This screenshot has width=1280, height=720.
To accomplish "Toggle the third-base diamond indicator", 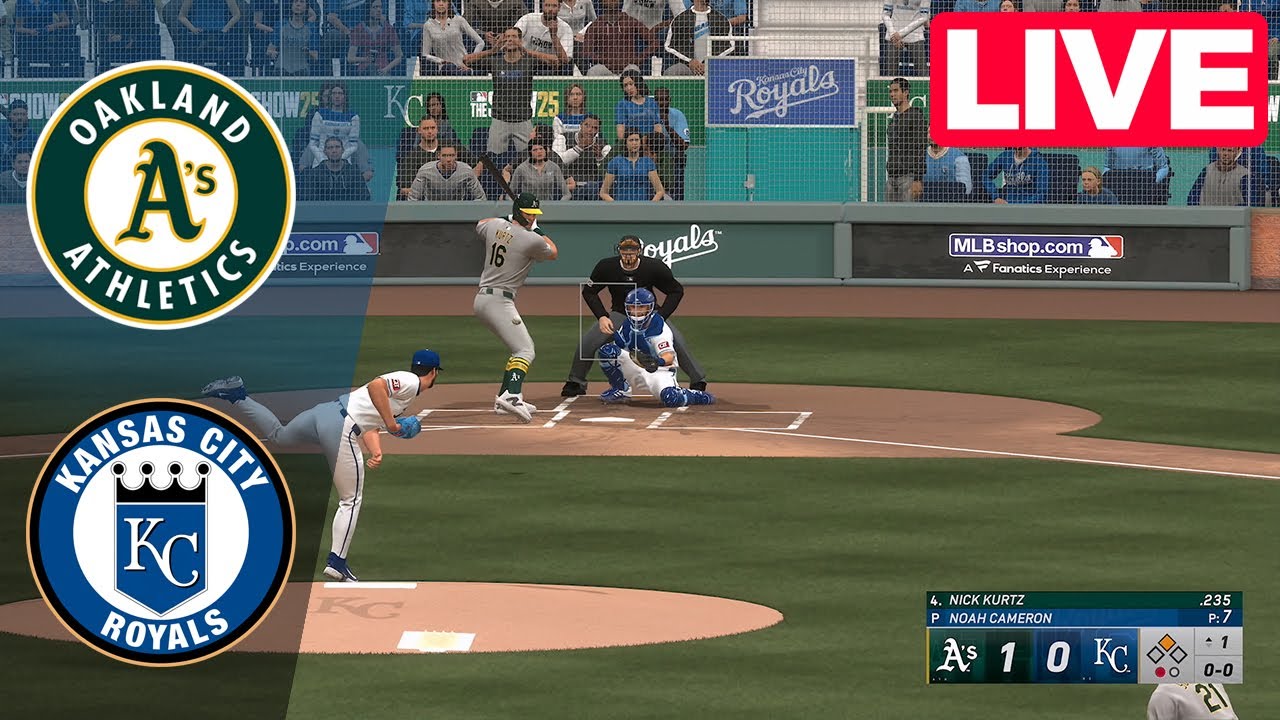I will click(1156, 653).
